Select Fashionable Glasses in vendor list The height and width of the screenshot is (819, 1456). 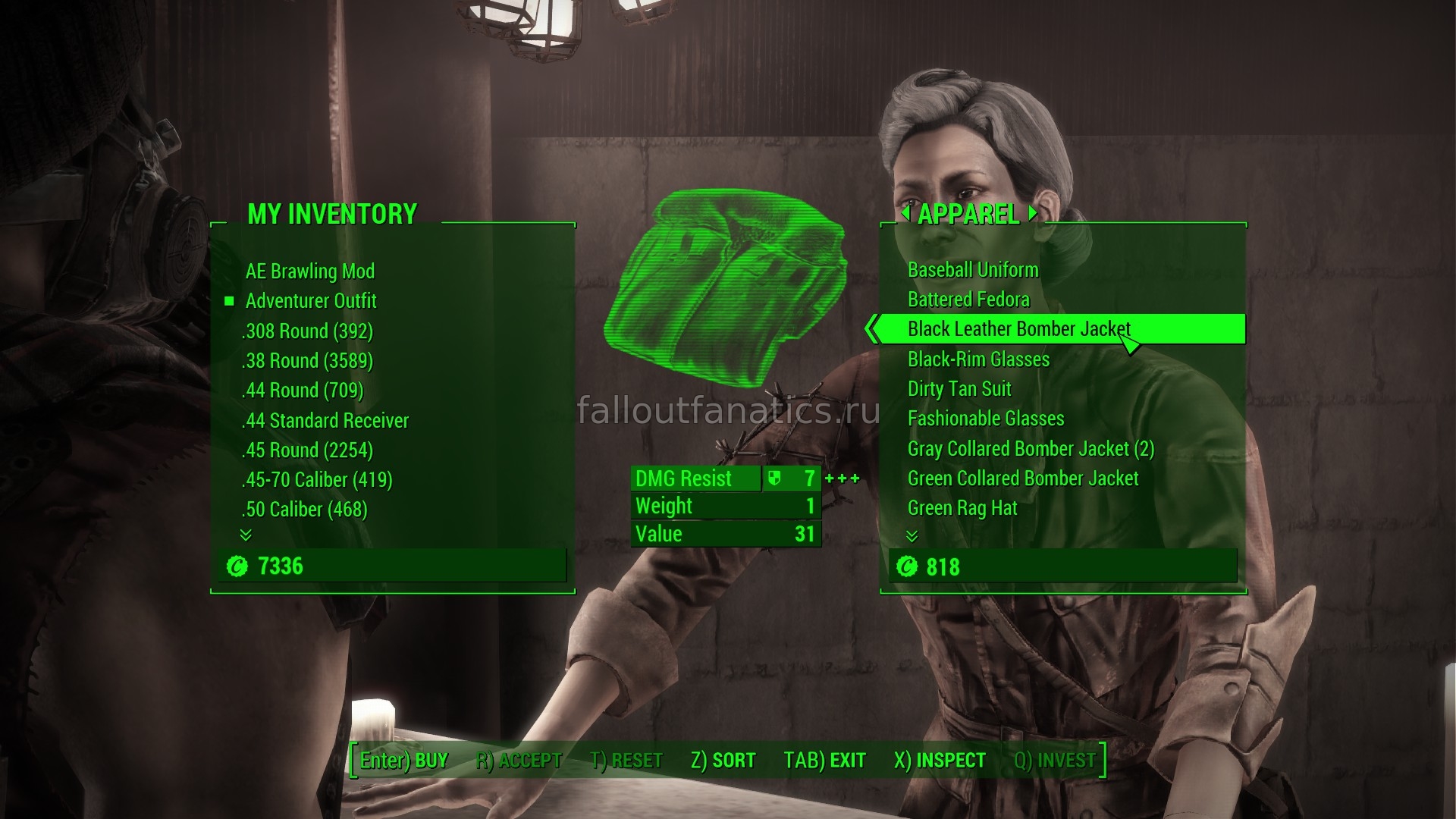986,419
